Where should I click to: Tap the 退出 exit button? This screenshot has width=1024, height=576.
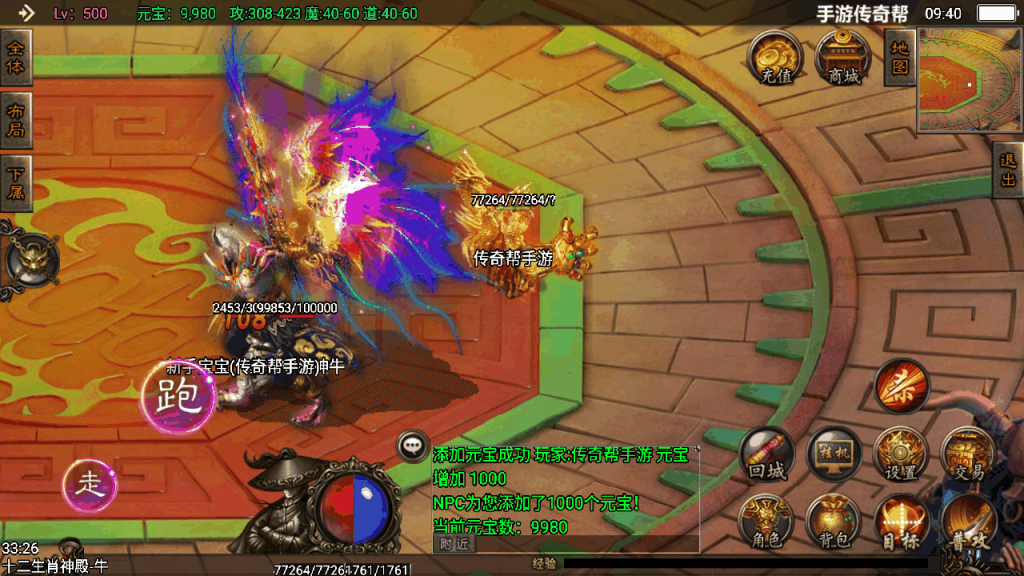(1008, 170)
